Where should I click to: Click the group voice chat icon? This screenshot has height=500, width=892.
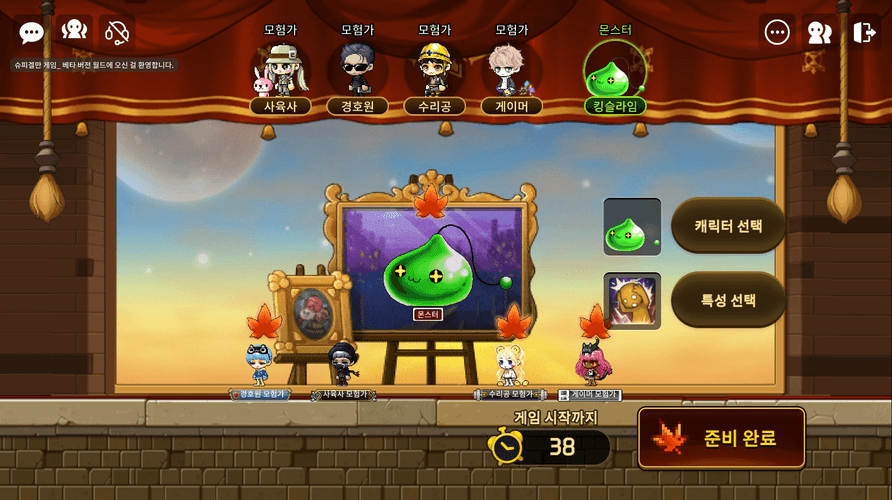tap(74, 32)
